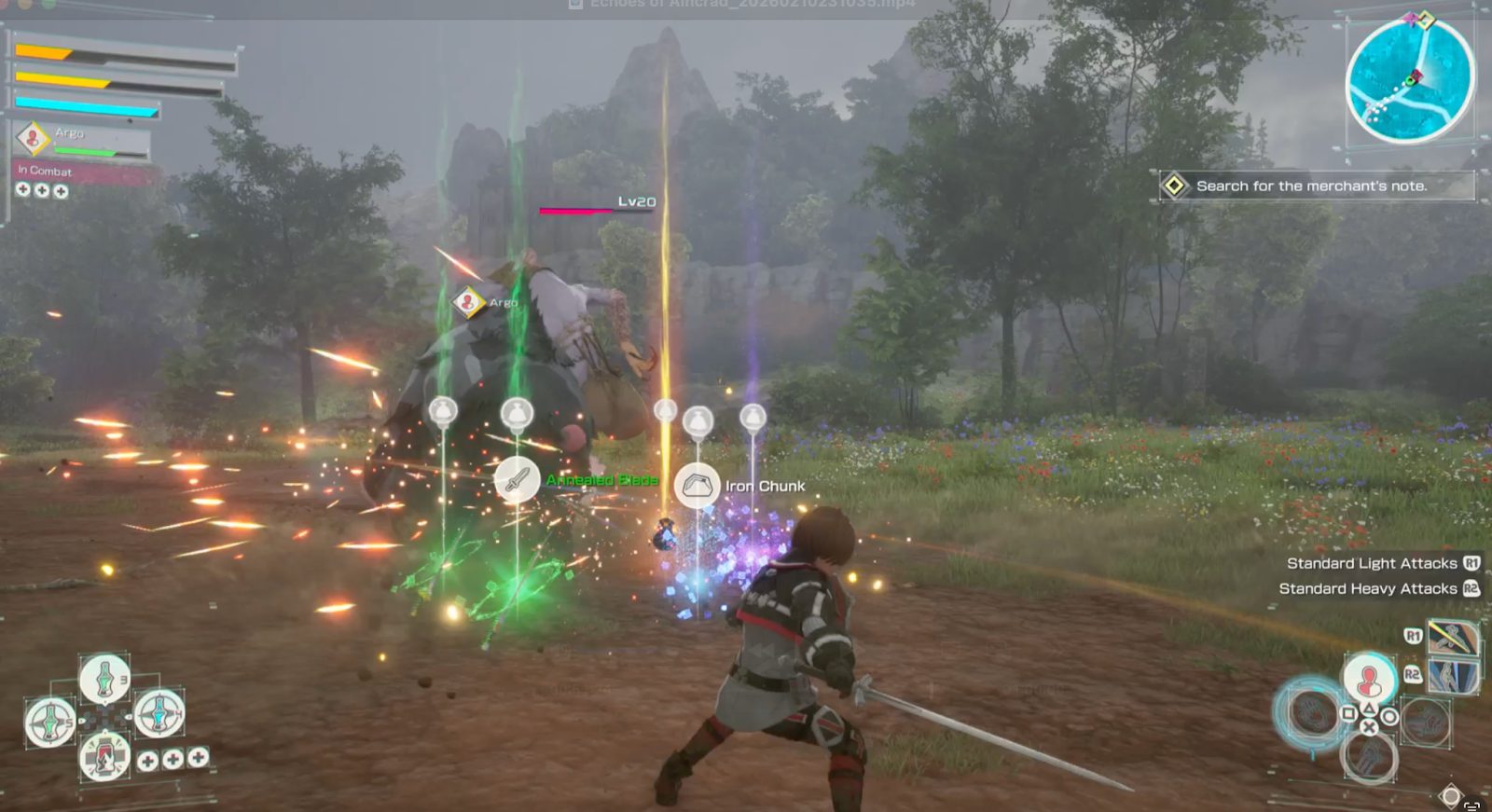
Task: Activate the heavy attack skill thumbnail
Action: point(1453,675)
